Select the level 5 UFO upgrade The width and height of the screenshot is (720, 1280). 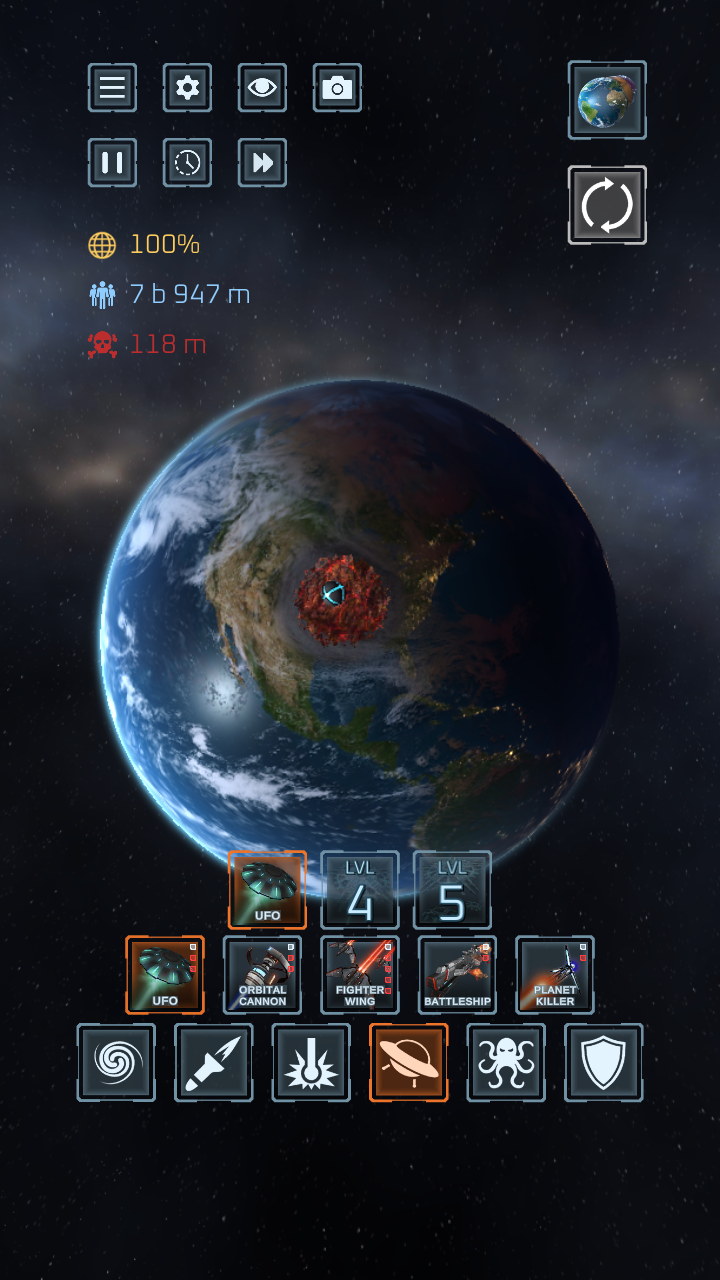click(x=452, y=890)
